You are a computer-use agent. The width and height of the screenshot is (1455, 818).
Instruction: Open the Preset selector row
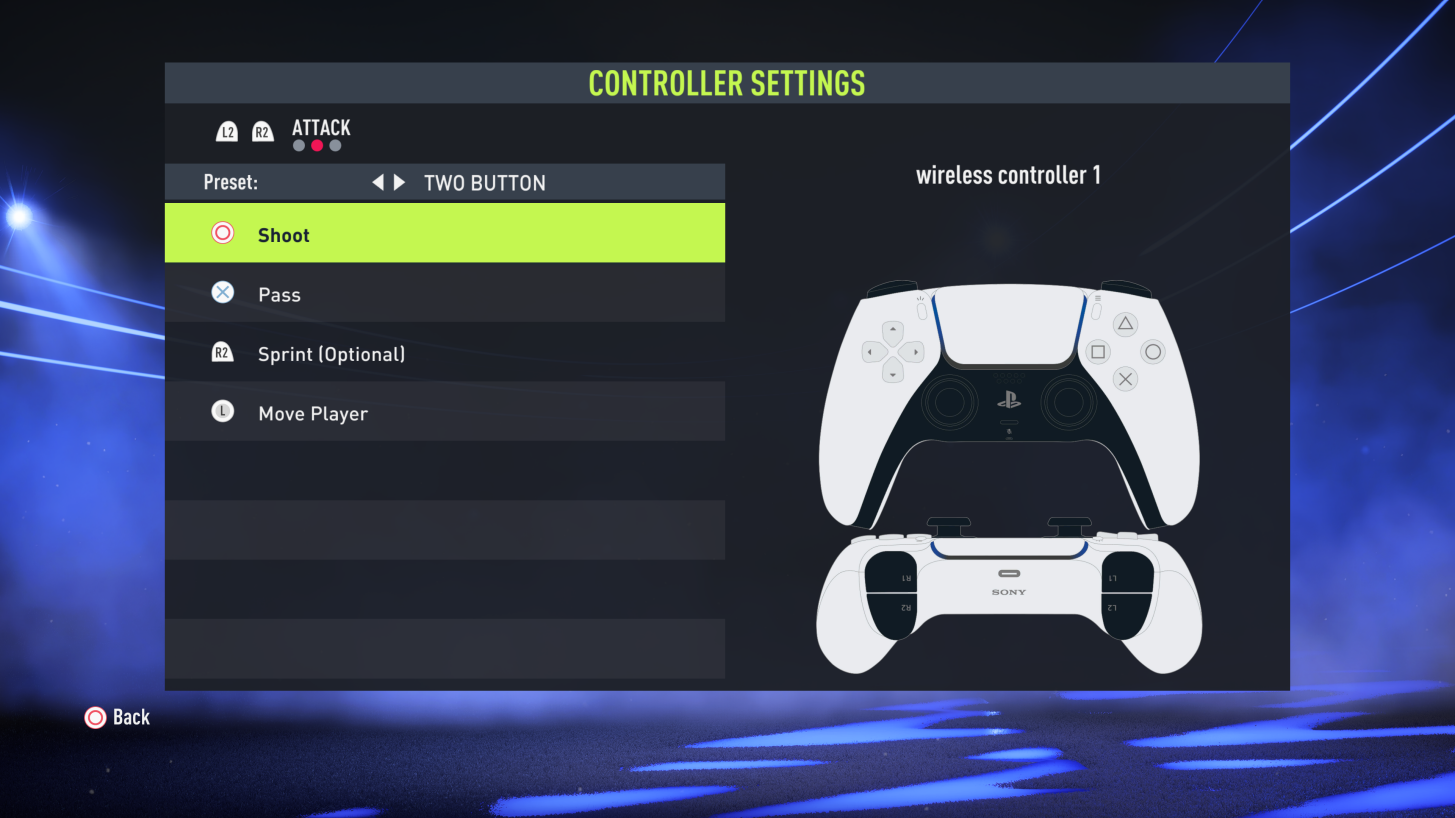[x=445, y=182]
